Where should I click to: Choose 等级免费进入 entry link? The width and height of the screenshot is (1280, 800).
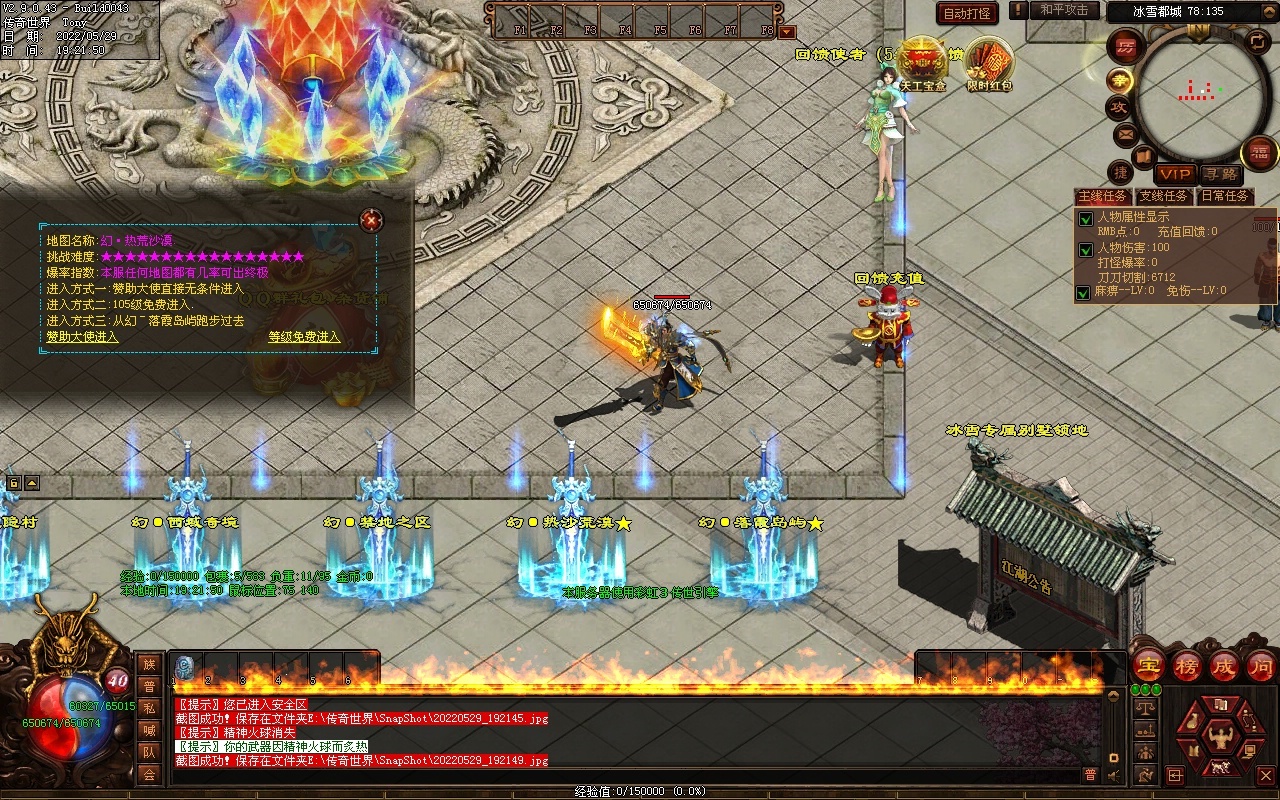[304, 337]
